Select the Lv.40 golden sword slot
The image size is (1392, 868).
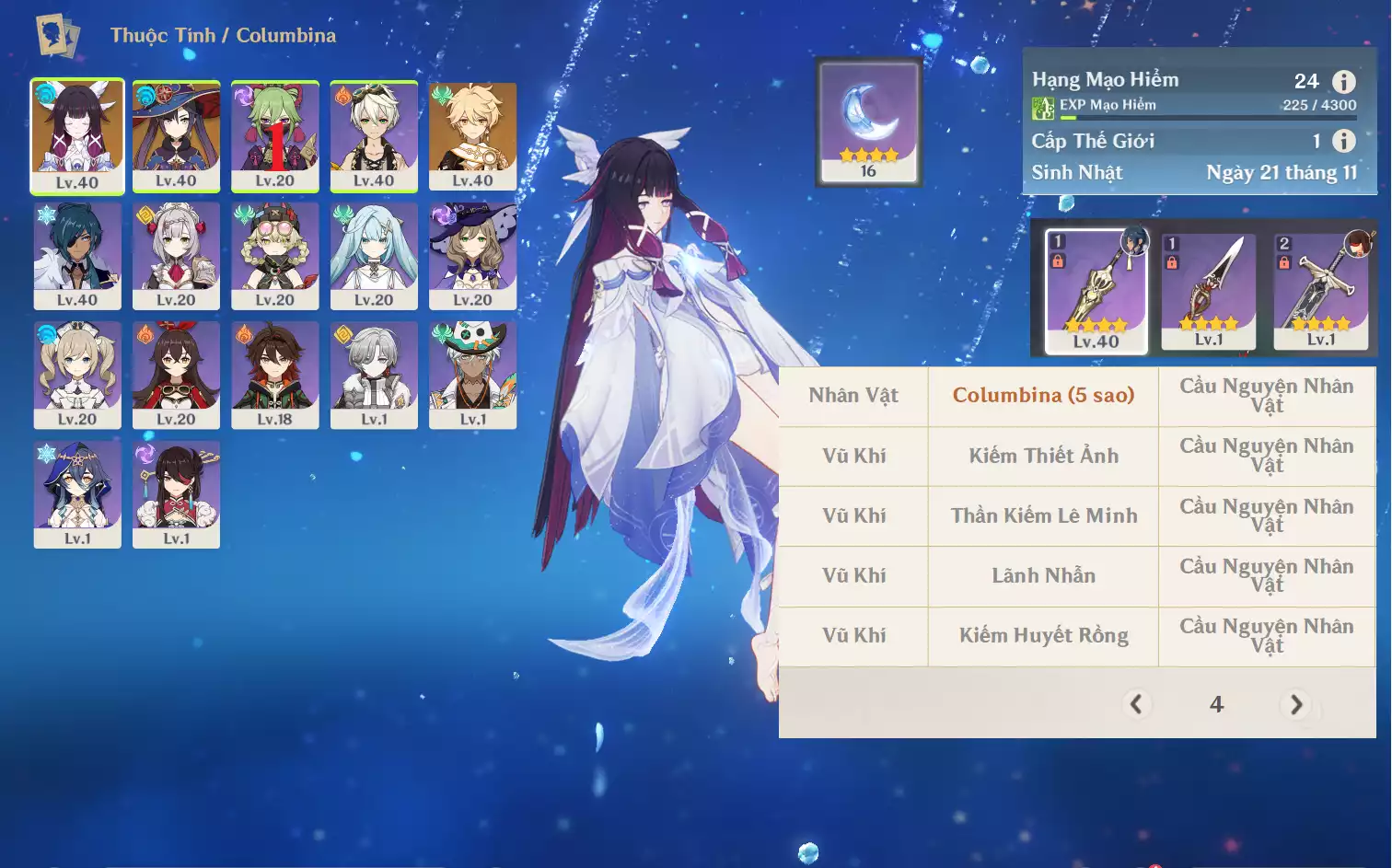point(1096,290)
